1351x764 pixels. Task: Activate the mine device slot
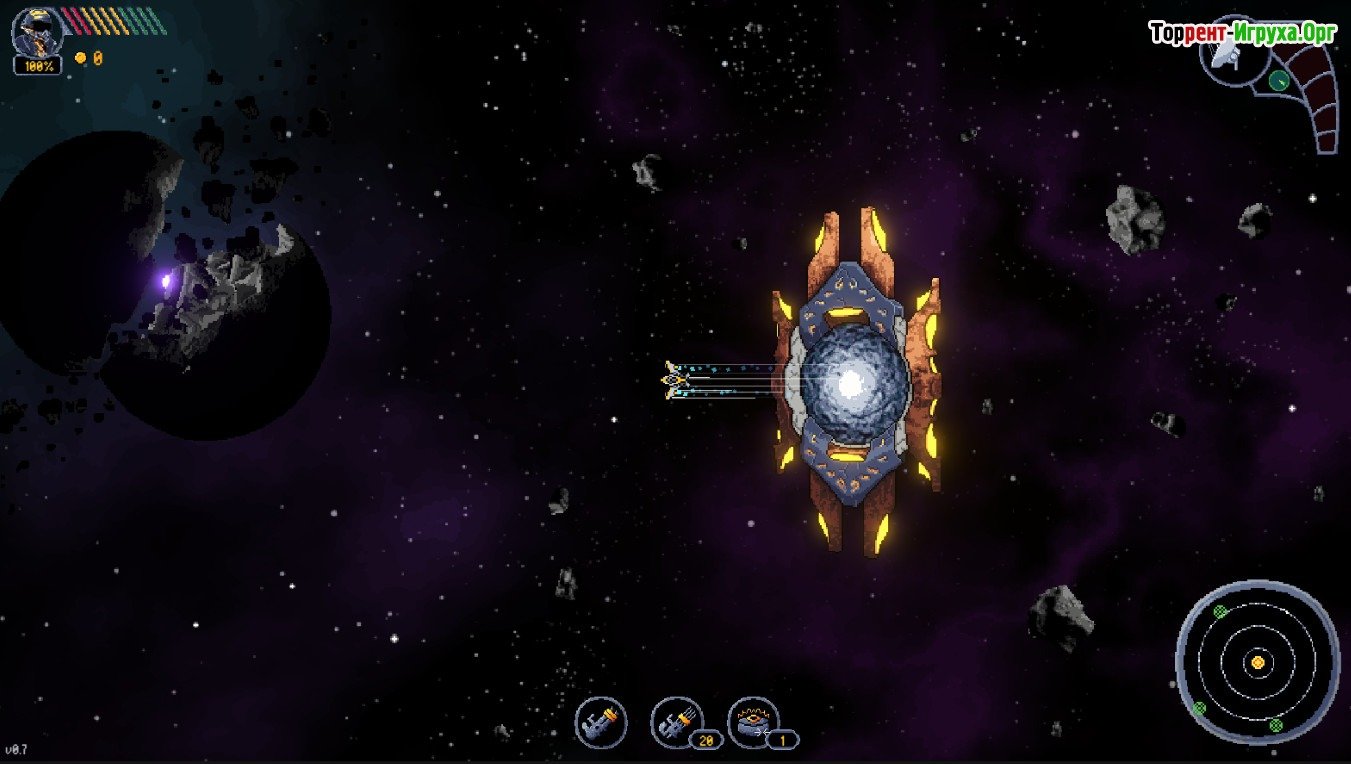coord(753,721)
